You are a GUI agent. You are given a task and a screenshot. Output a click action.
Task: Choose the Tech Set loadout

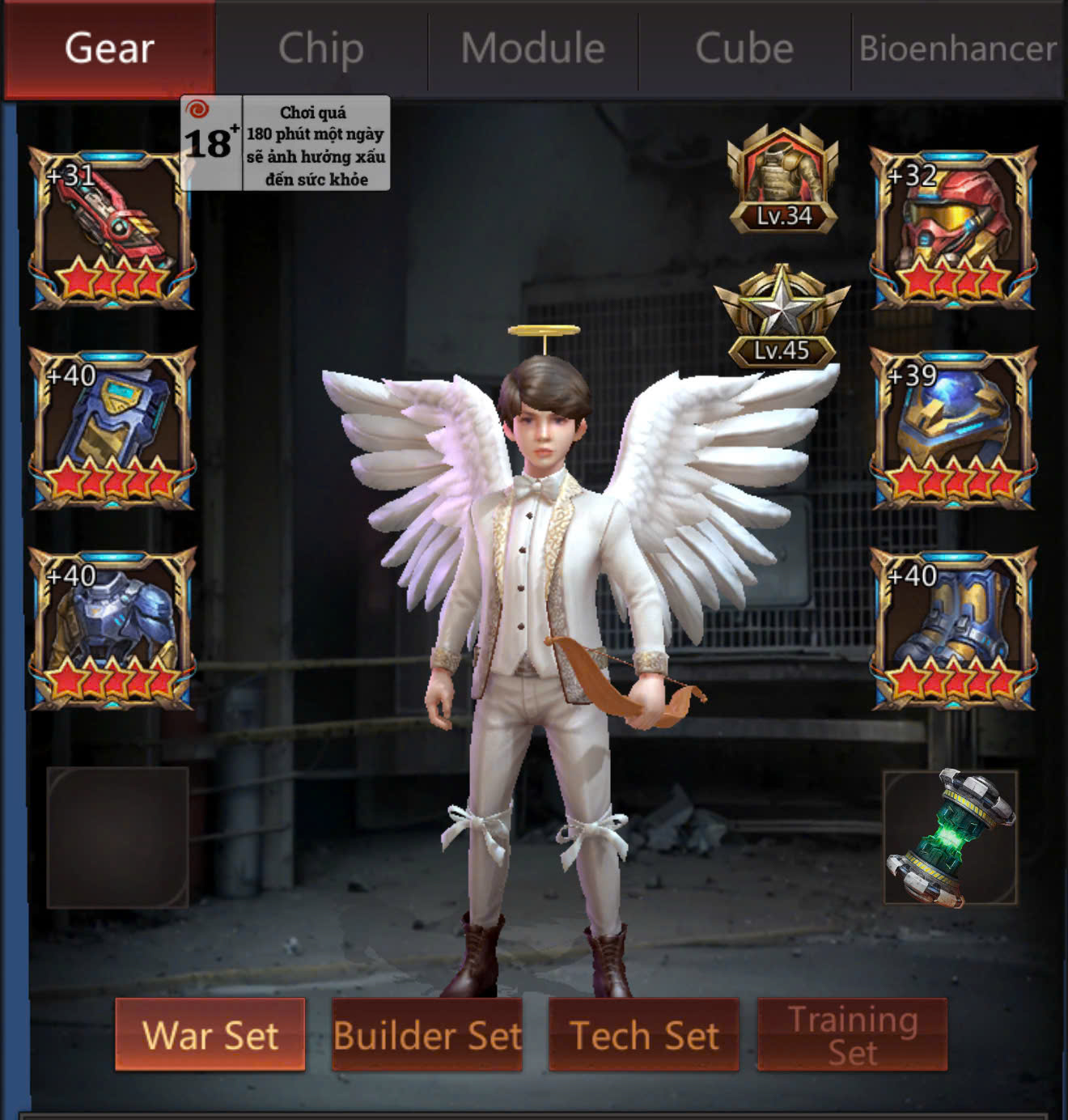(644, 1035)
